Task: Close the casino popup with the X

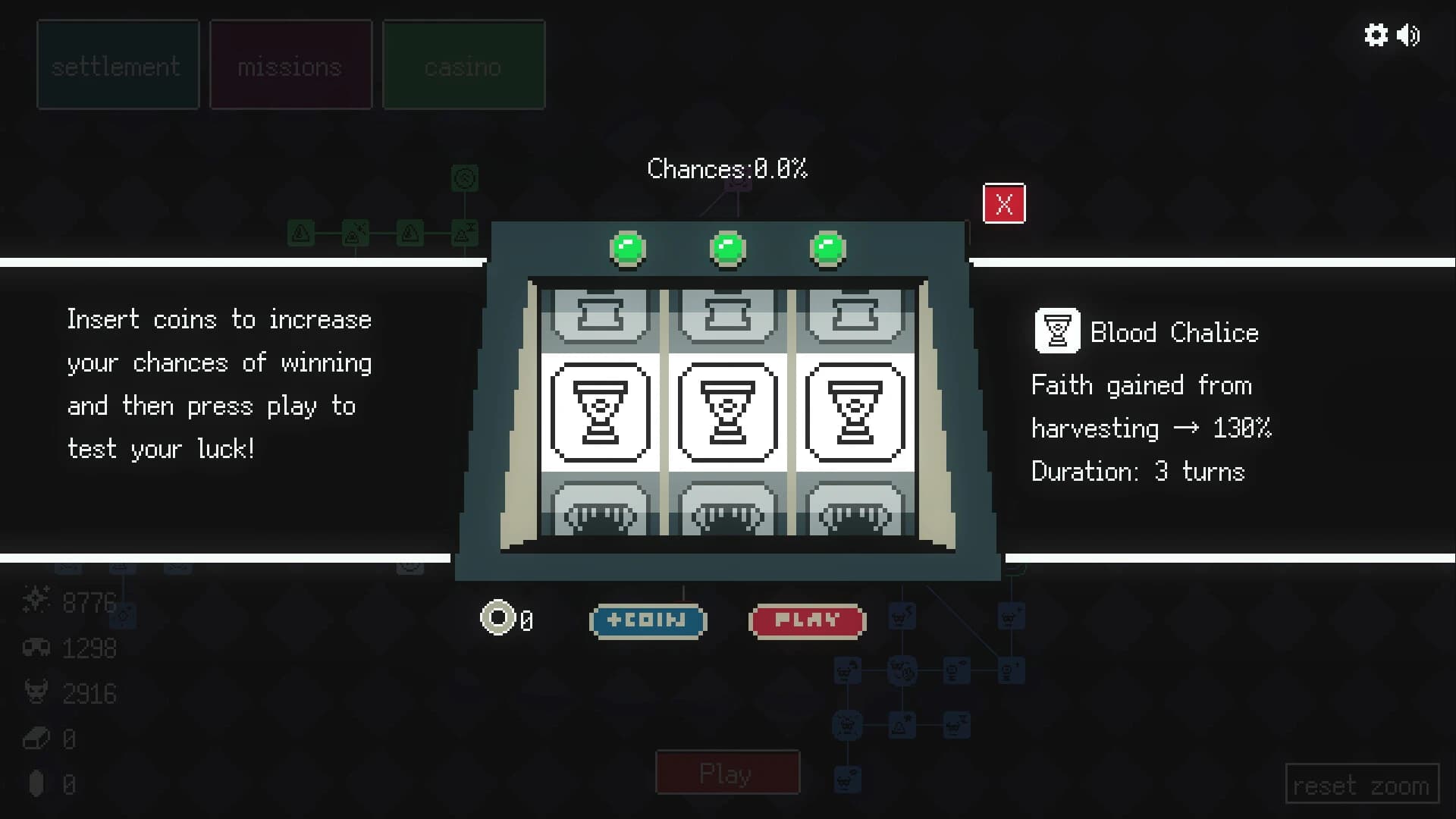Action: 1004,203
